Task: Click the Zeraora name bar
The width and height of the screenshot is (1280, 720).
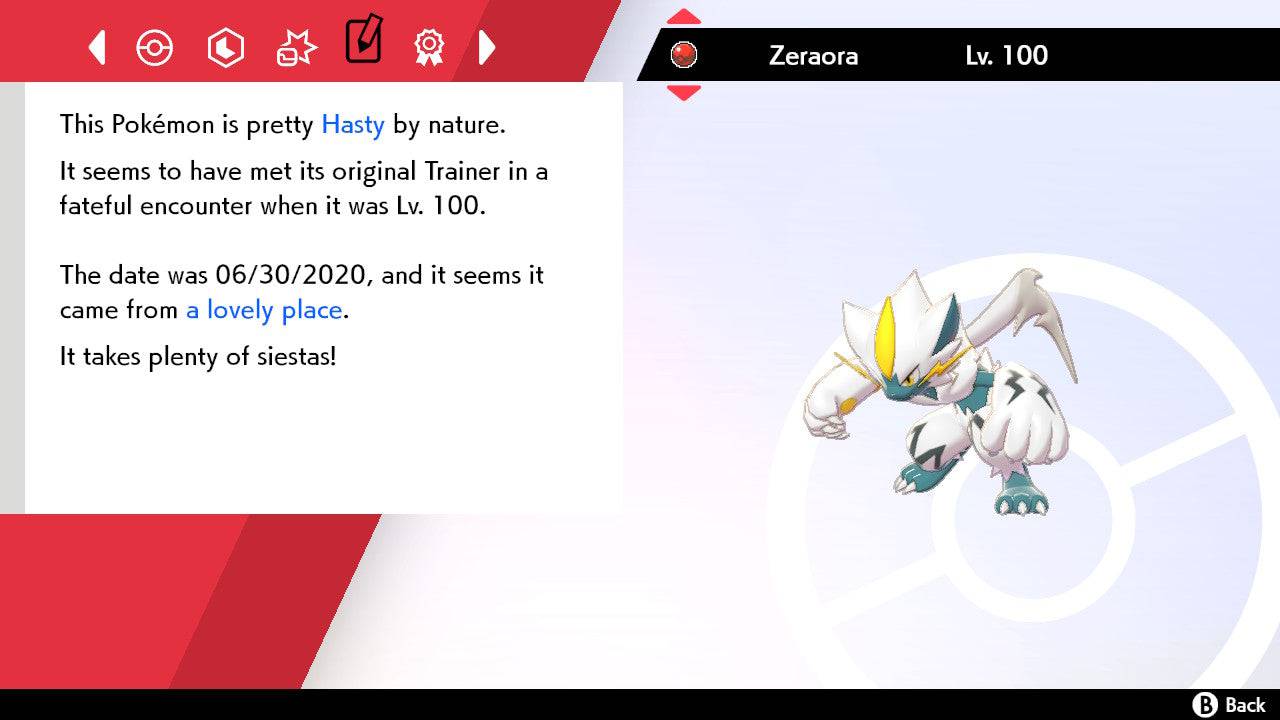Action: [814, 56]
